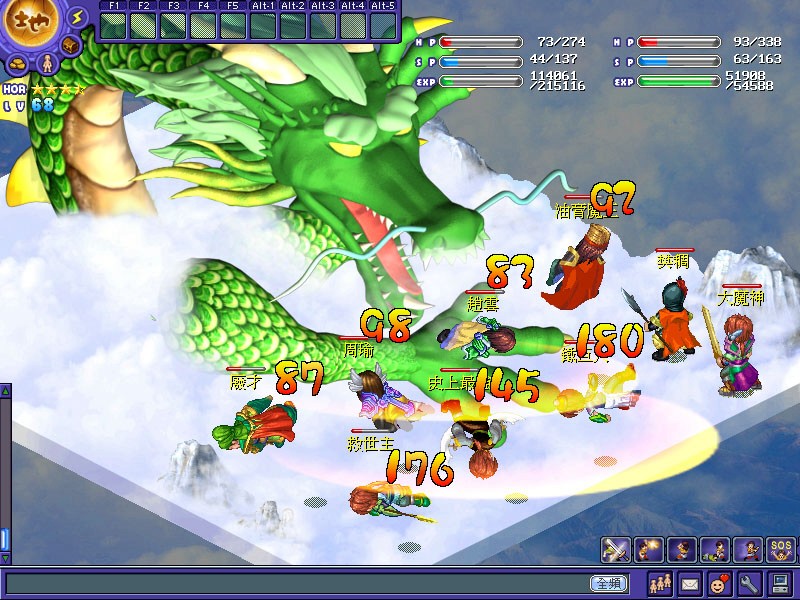The image size is (800, 600).
Task: Select the sword attack command
Action: pos(615,550)
